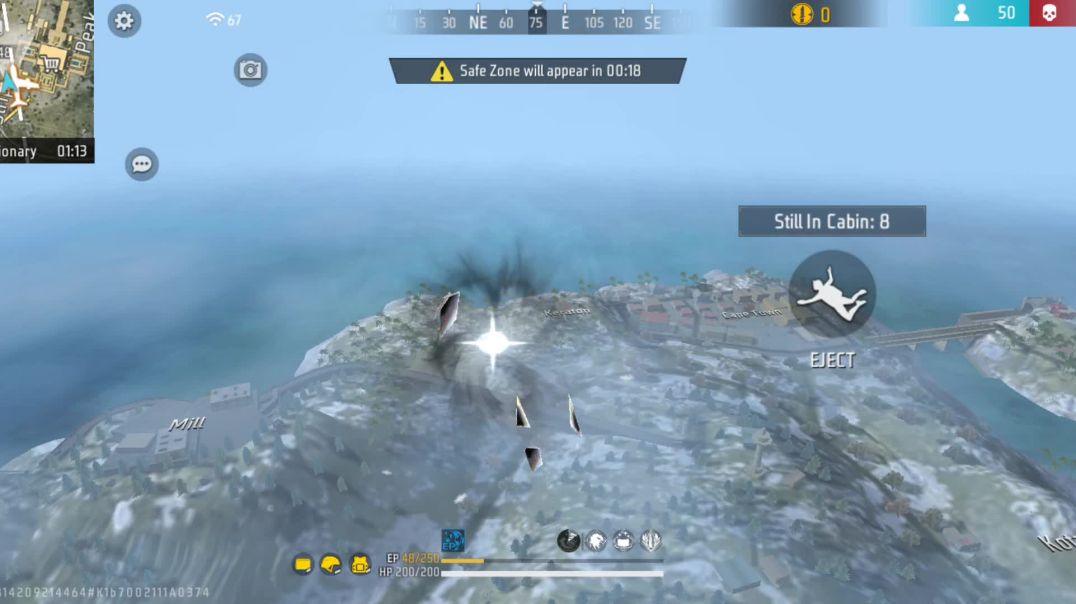This screenshot has width=1076, height=604.
Task: Hit the Eject button to jump
Action: pyautogui.click(x=832, y=294)
